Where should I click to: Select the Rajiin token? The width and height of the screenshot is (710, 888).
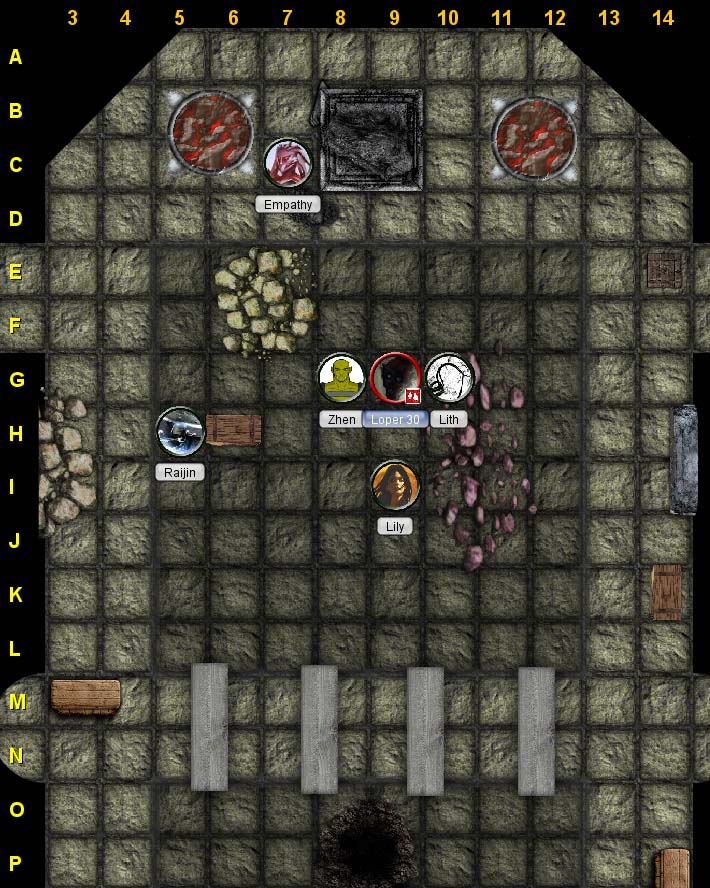181,432
